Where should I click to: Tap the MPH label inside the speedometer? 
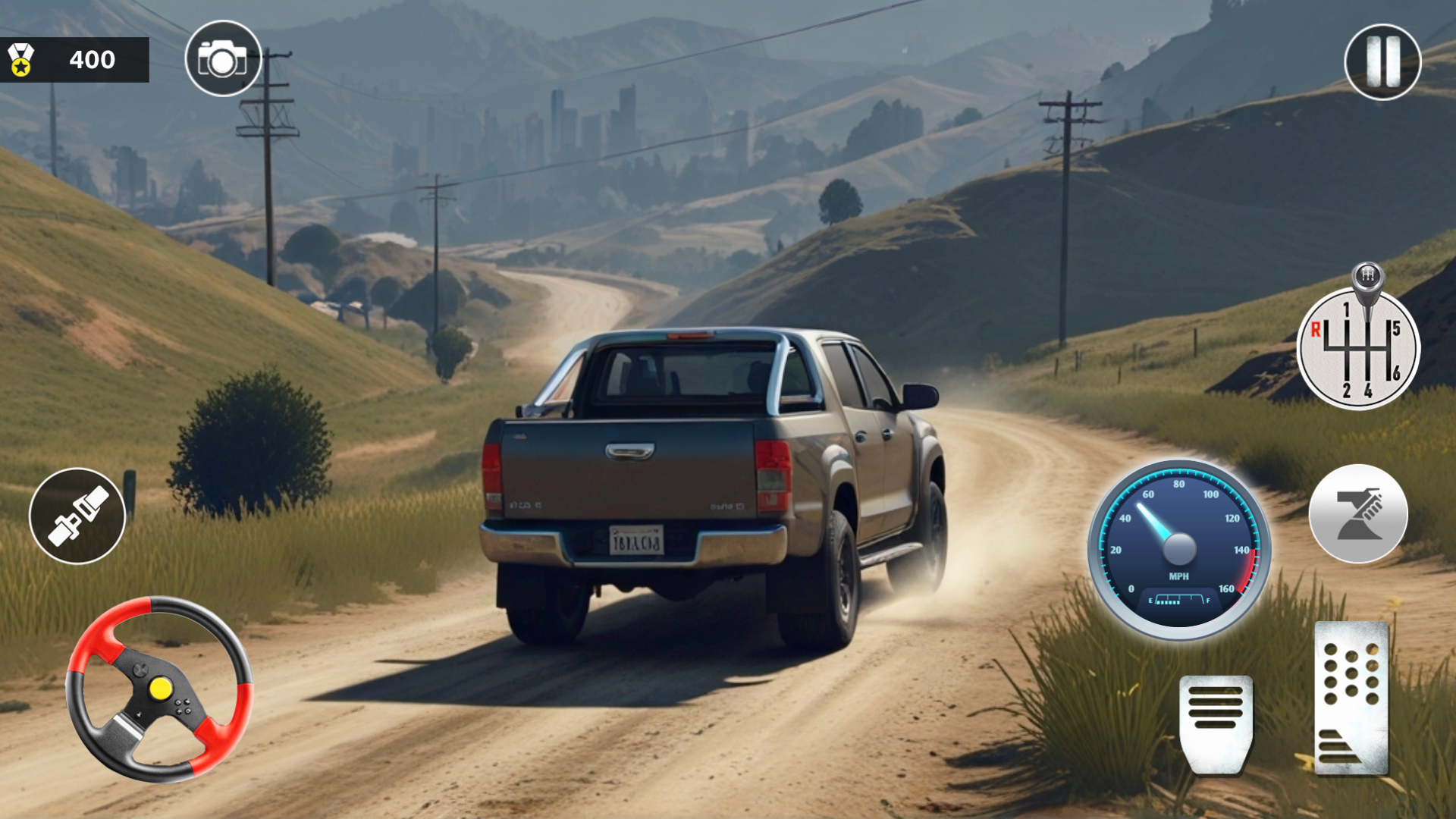[x=1180, y=576]
